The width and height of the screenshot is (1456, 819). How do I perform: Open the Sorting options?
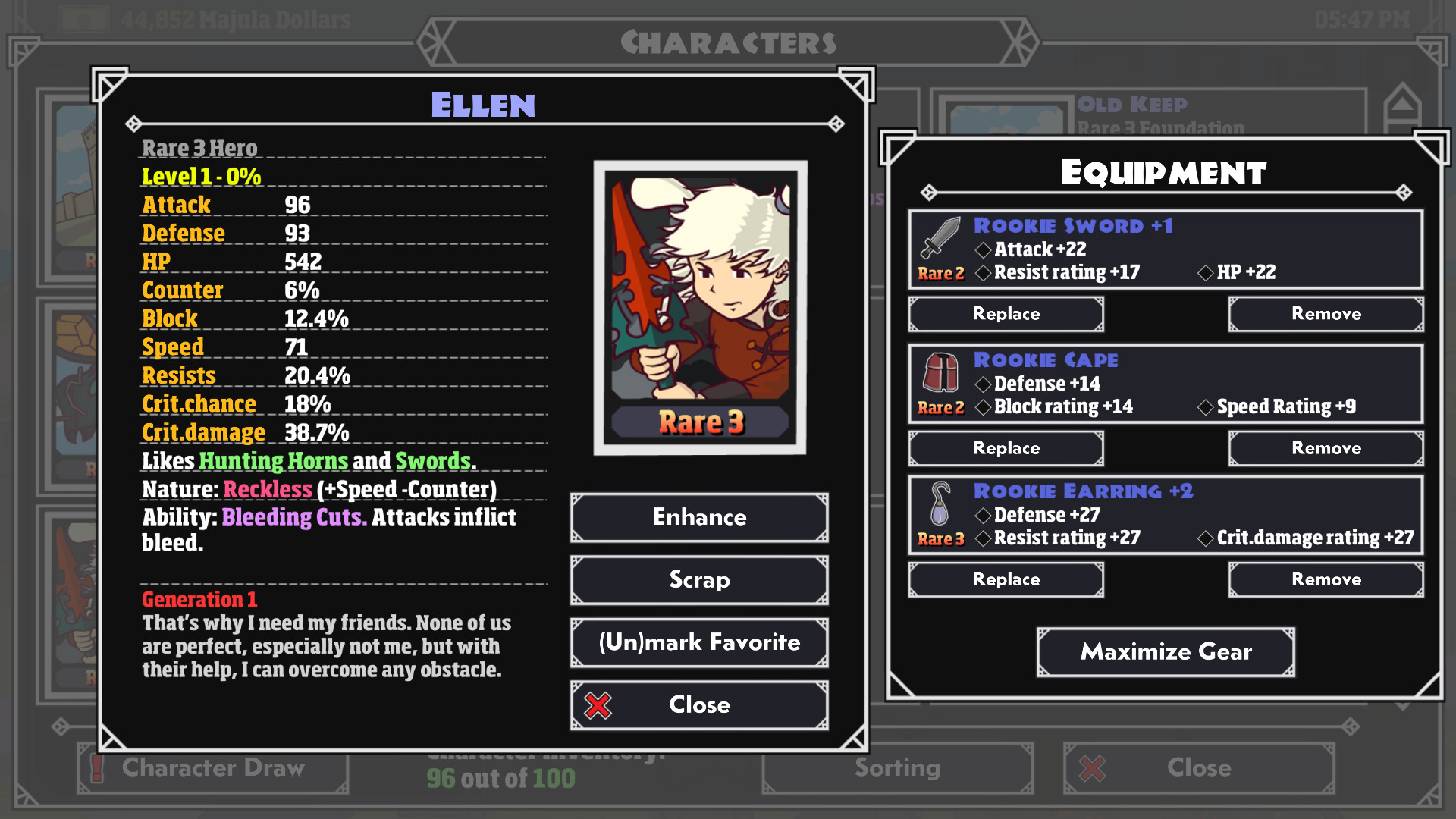897,768
